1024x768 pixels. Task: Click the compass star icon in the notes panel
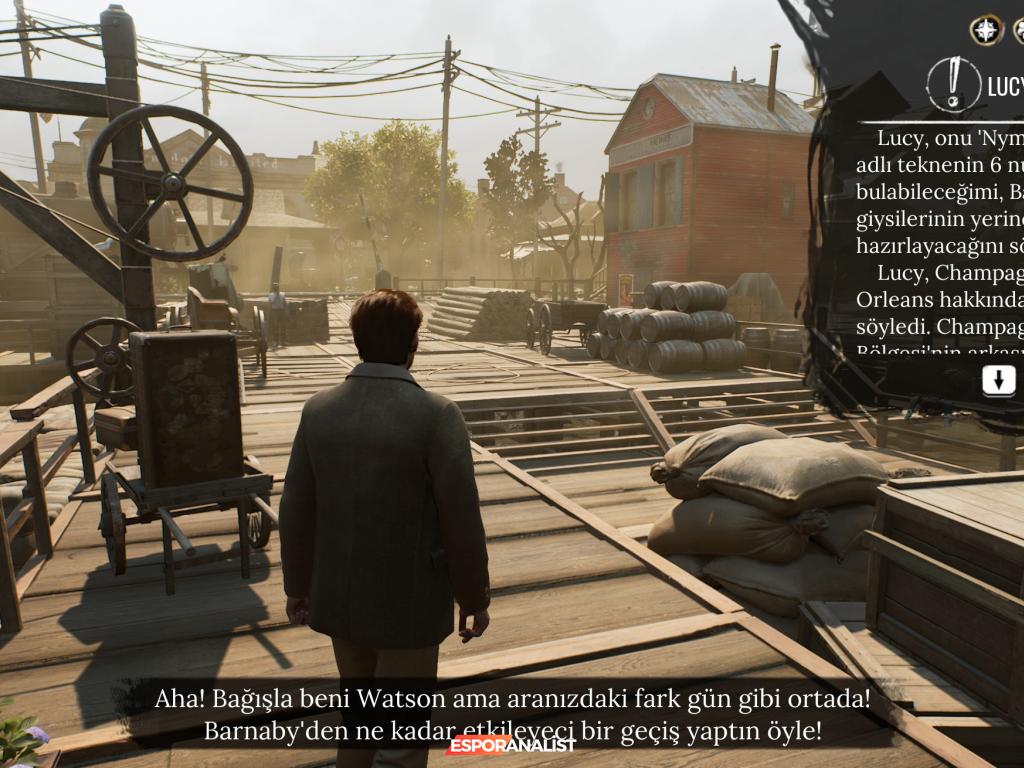pyautogui.click(x=986, y=30)
